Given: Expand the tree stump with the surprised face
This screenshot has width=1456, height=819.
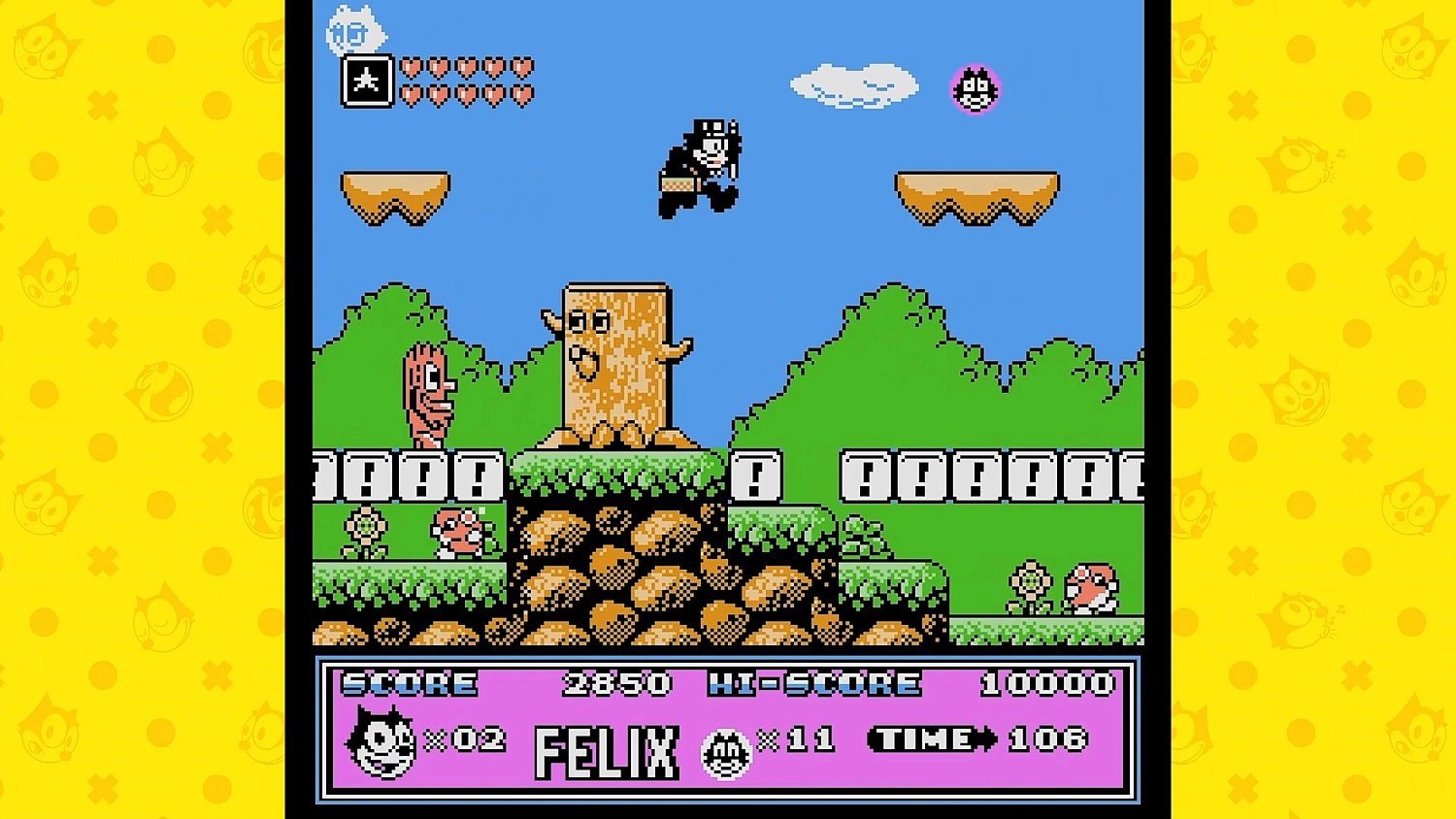Looking at the screenshot, I should coord(612,359).
